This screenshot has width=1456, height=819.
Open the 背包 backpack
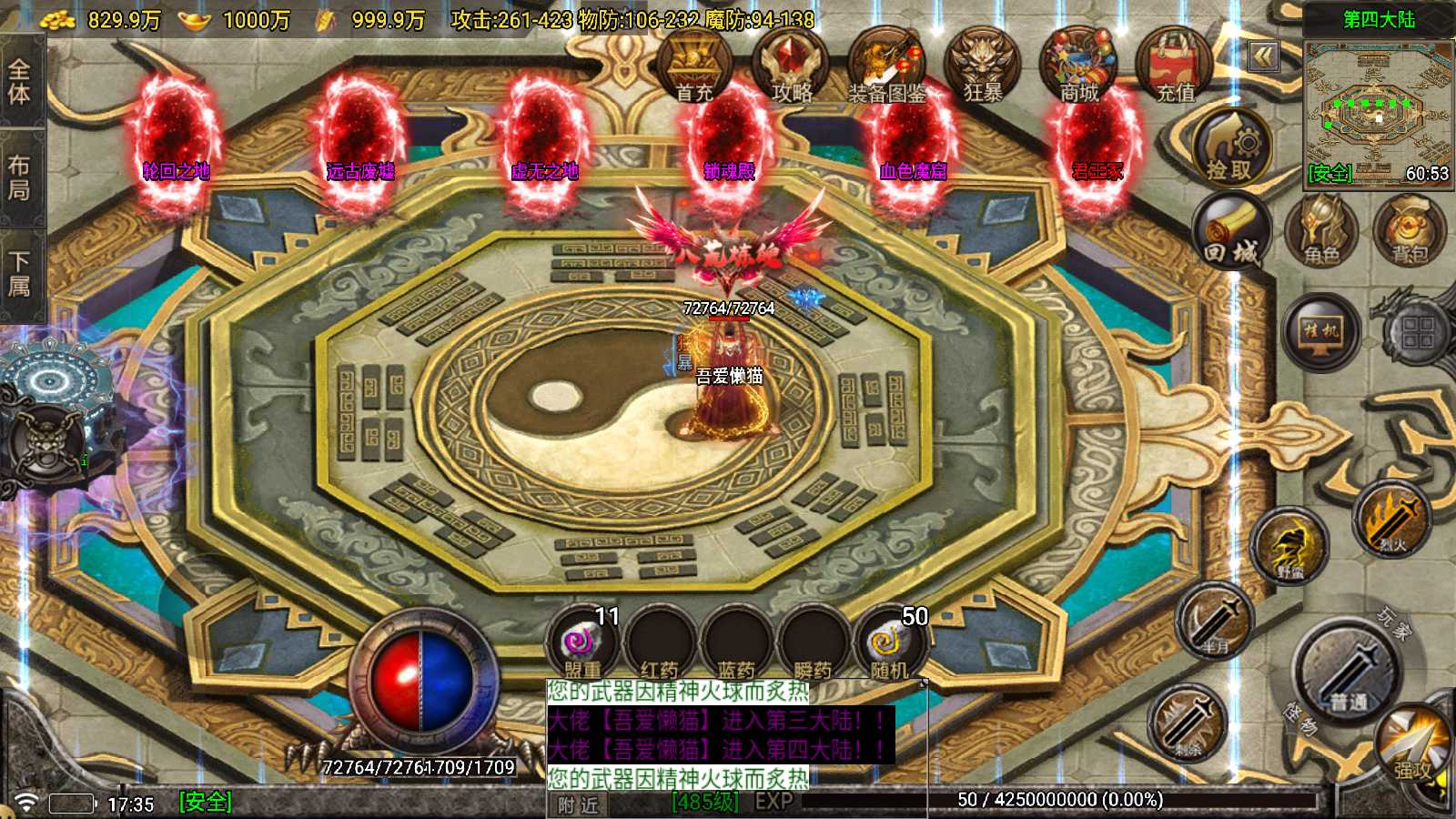pos(1409,232)
